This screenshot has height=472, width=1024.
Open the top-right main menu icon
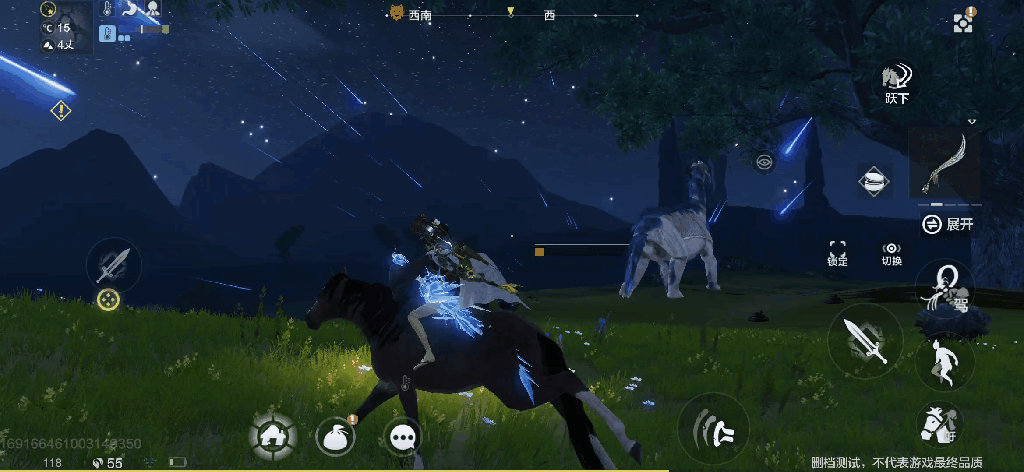click(963, 21)
